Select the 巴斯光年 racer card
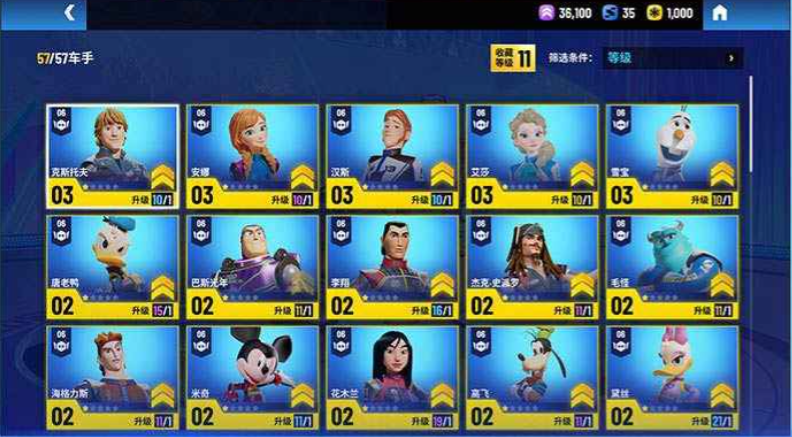The image size is (792, 437). coord(252,265)
